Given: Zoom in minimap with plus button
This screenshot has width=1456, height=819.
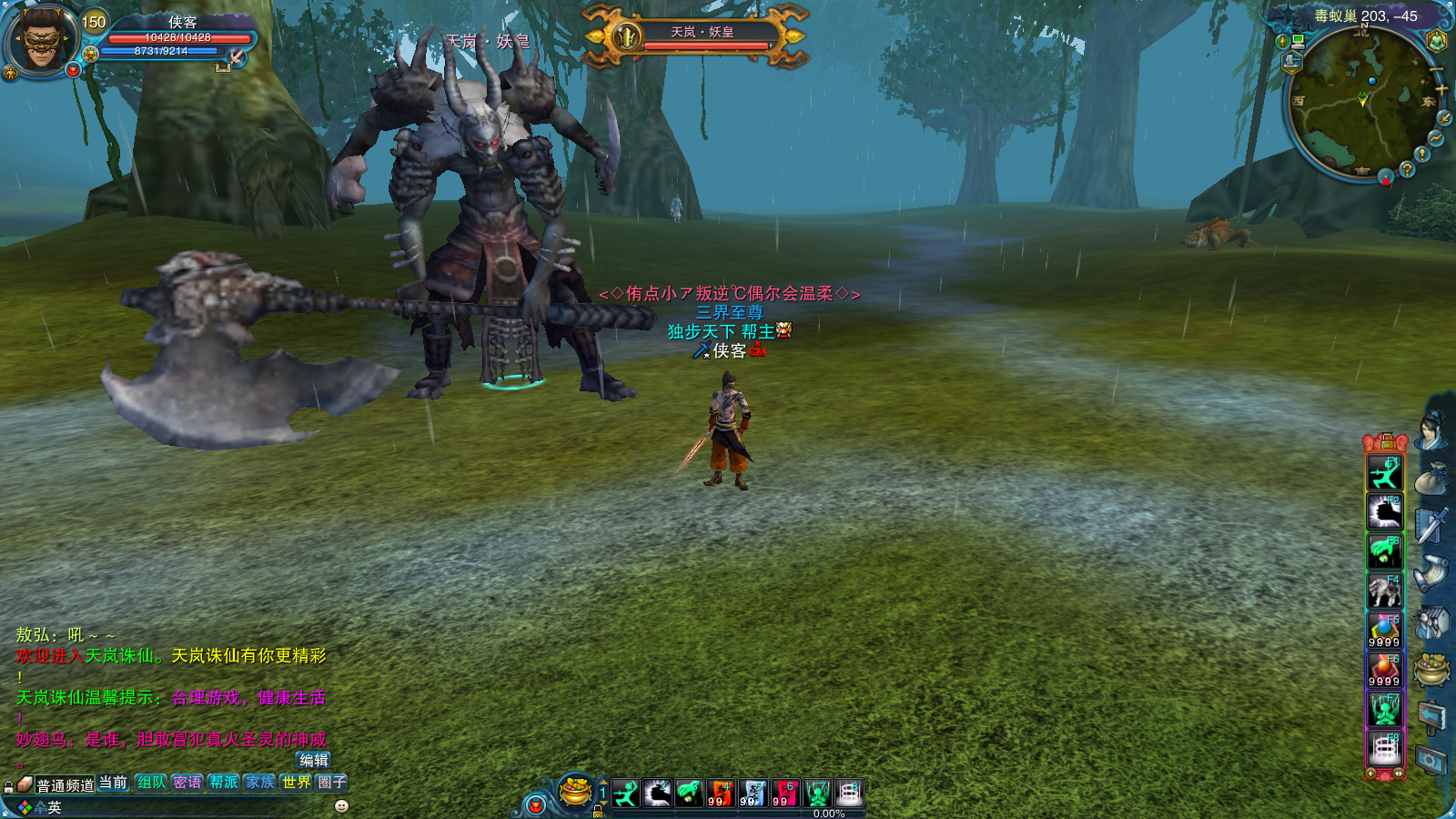Looking at the screenshot, I should (x=1441, y=89).
